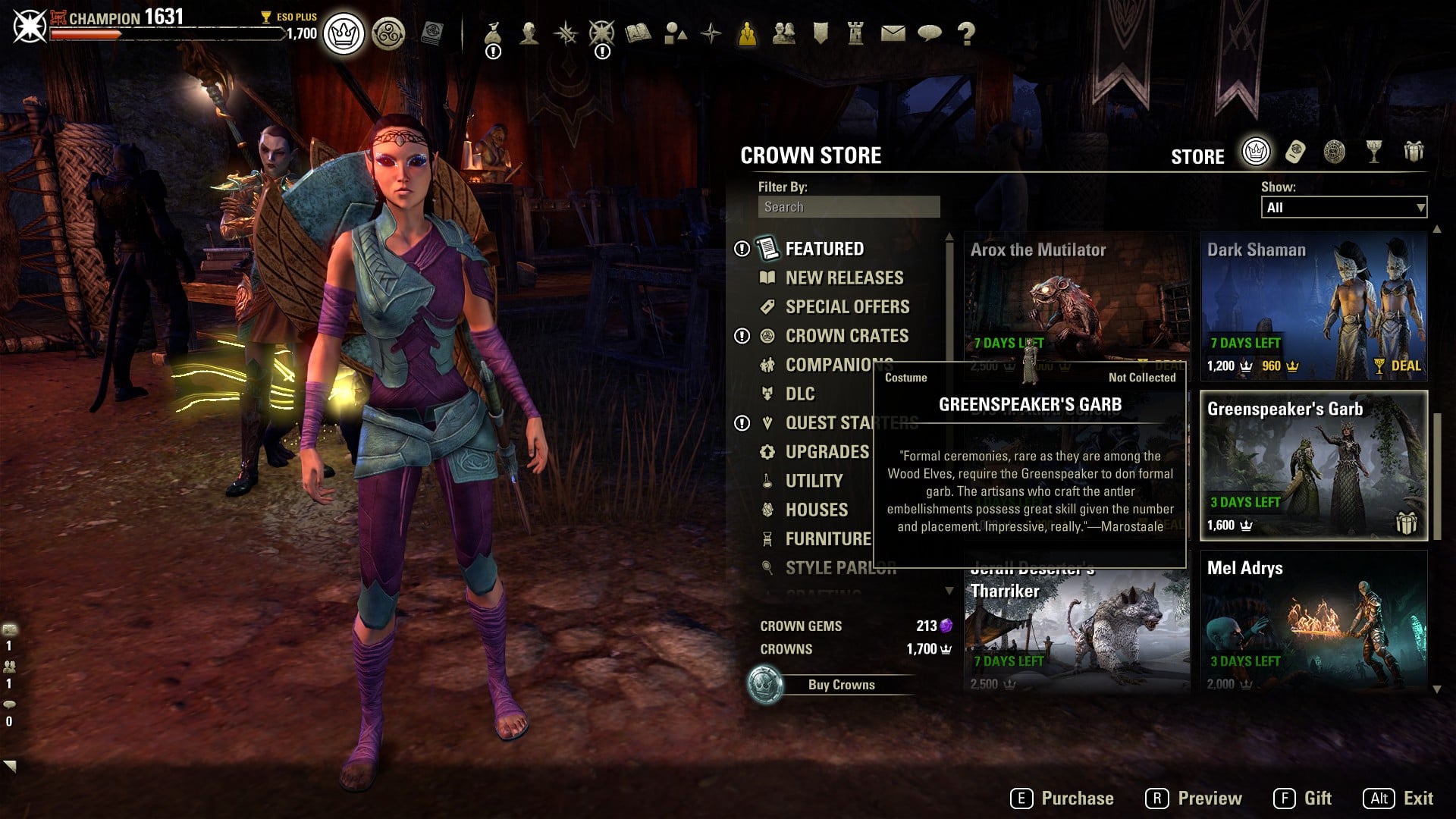1456x819 pixels.
Task: Click the Search filter field
Action: (849, 207)
